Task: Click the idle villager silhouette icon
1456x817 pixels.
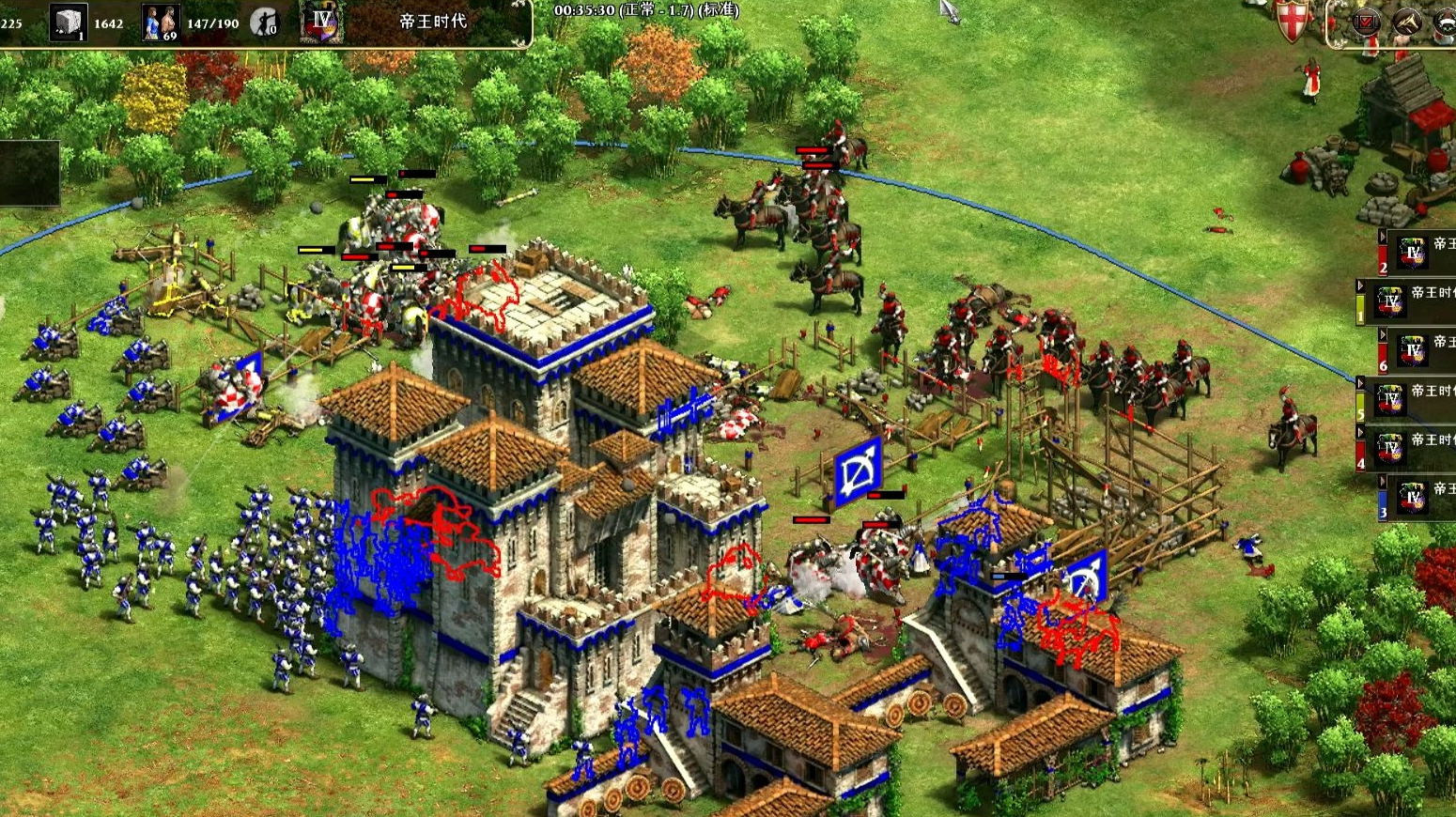Action: (264, 22)
